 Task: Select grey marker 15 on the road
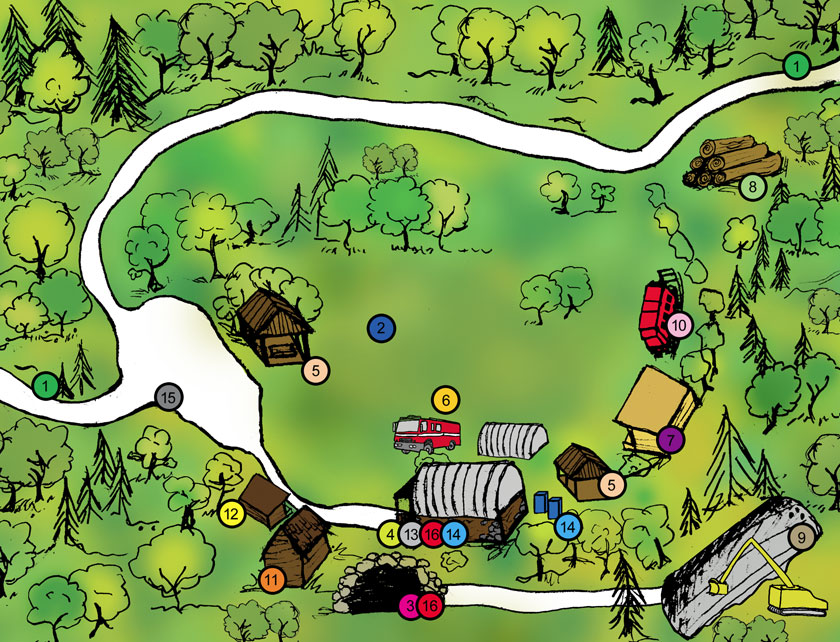point(168,397)
